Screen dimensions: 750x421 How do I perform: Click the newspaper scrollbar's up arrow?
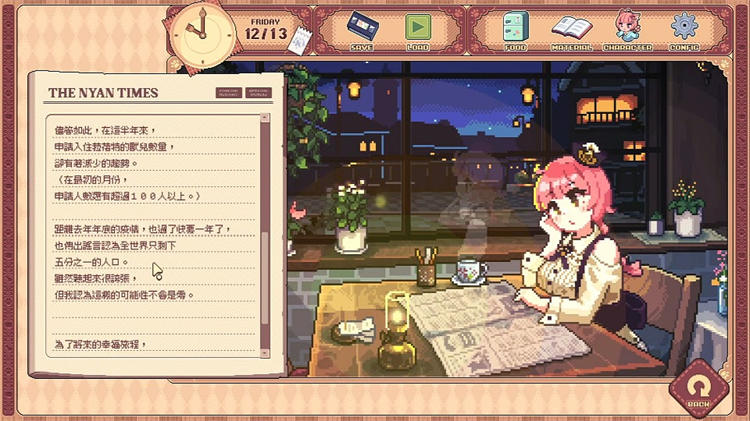(265, 119)
